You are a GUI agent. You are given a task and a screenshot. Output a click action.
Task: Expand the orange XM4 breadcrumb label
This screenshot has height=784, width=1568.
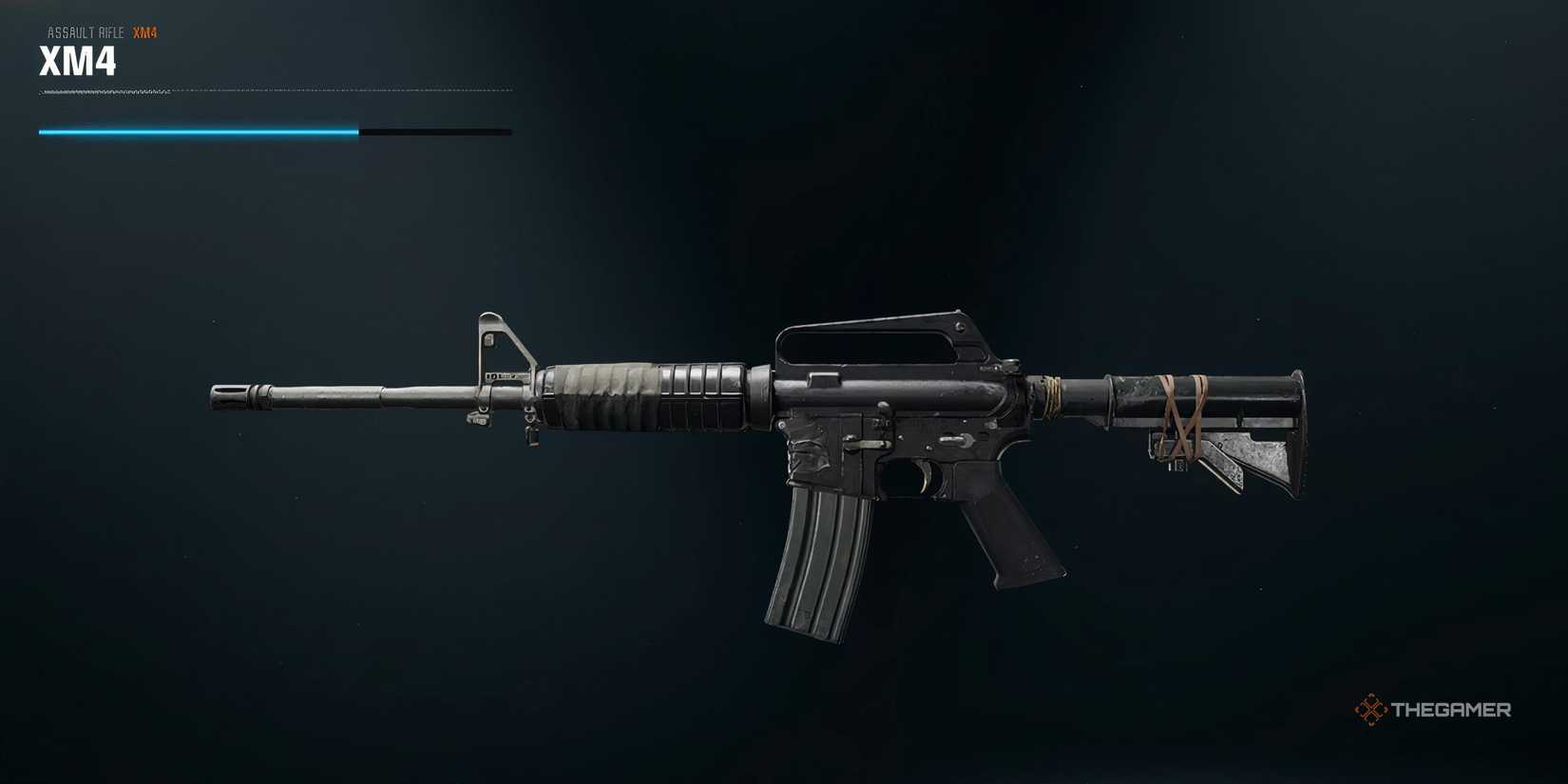(x=147, y=31)
